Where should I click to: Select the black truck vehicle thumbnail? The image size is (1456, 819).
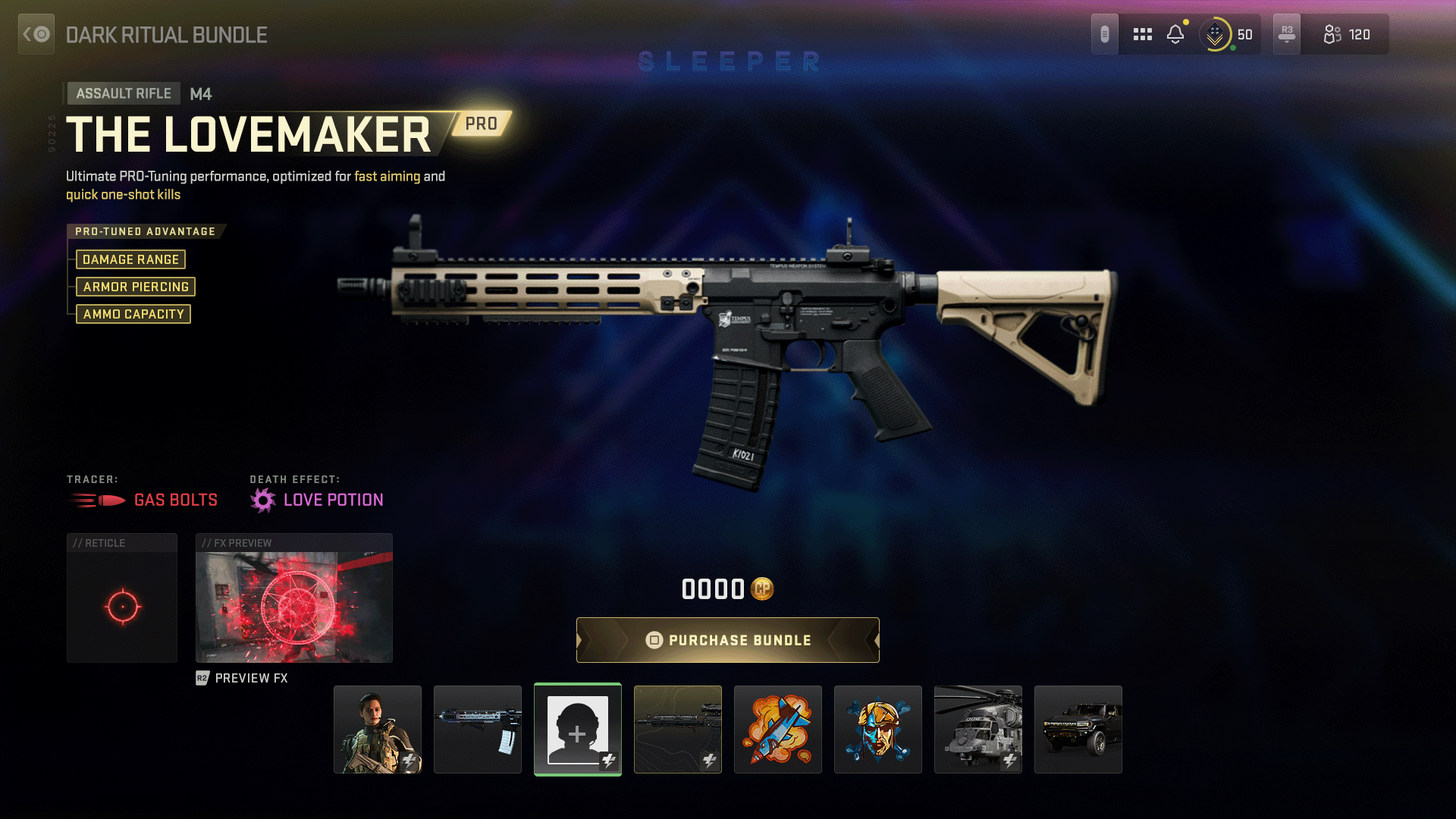coord(1078,730)
